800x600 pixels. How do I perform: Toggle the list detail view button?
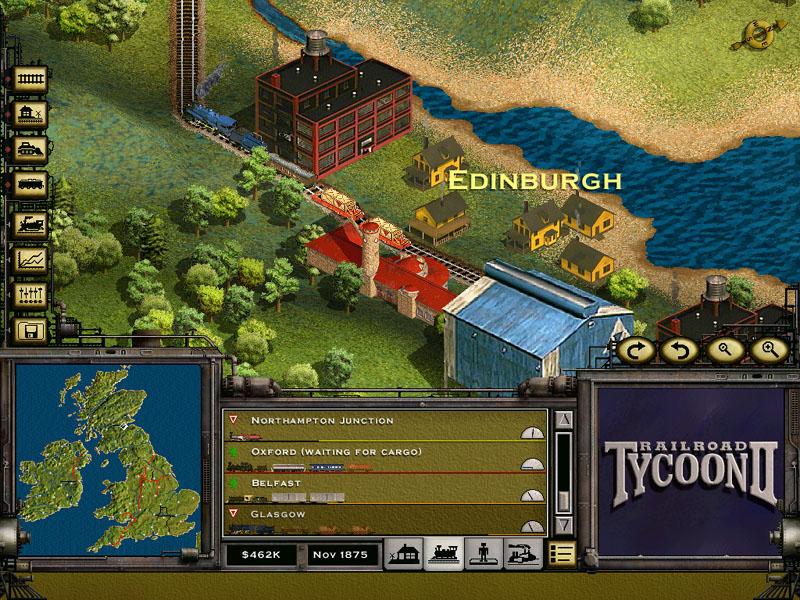561,553
